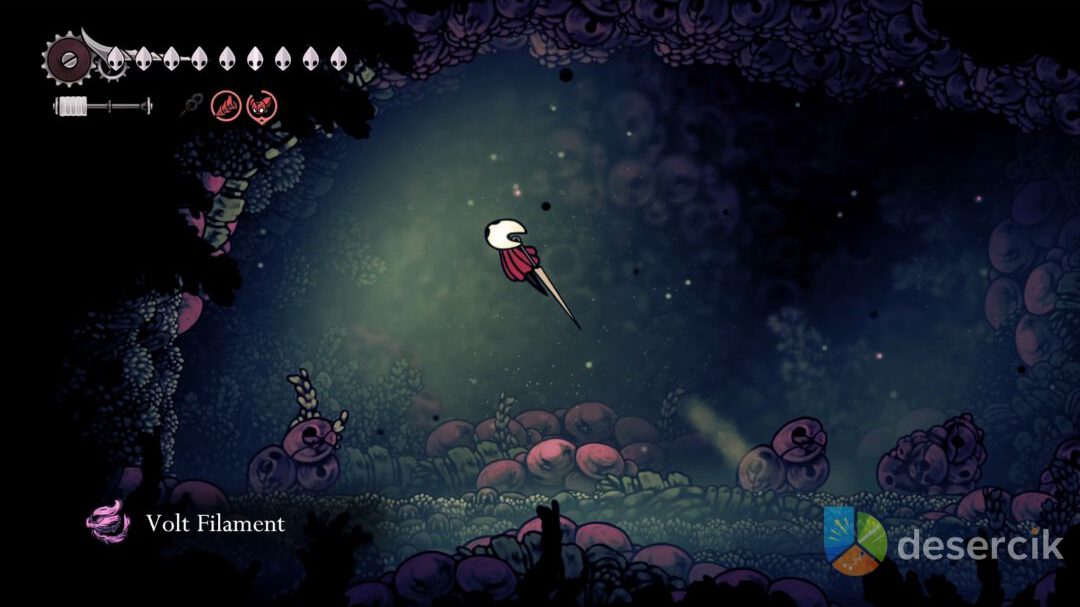Click the pink Volt Filament pickup icon
Screen dimensions: 1080x607
108,521
